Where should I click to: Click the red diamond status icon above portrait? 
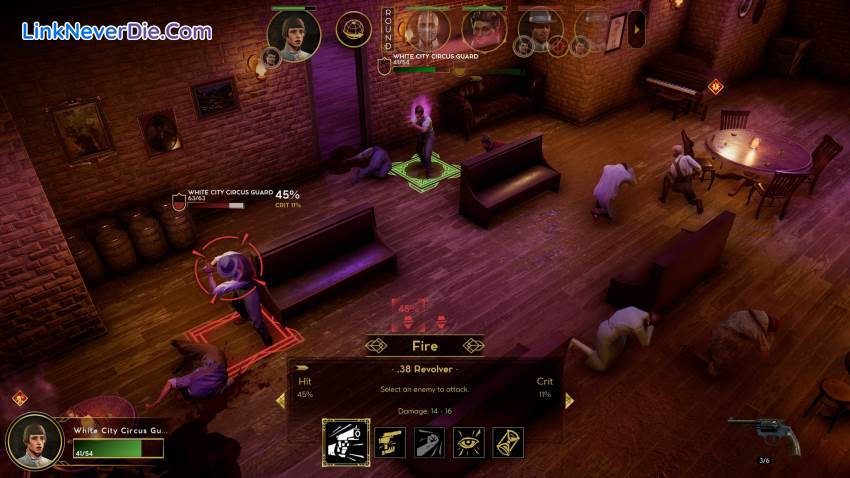[18, 398]
